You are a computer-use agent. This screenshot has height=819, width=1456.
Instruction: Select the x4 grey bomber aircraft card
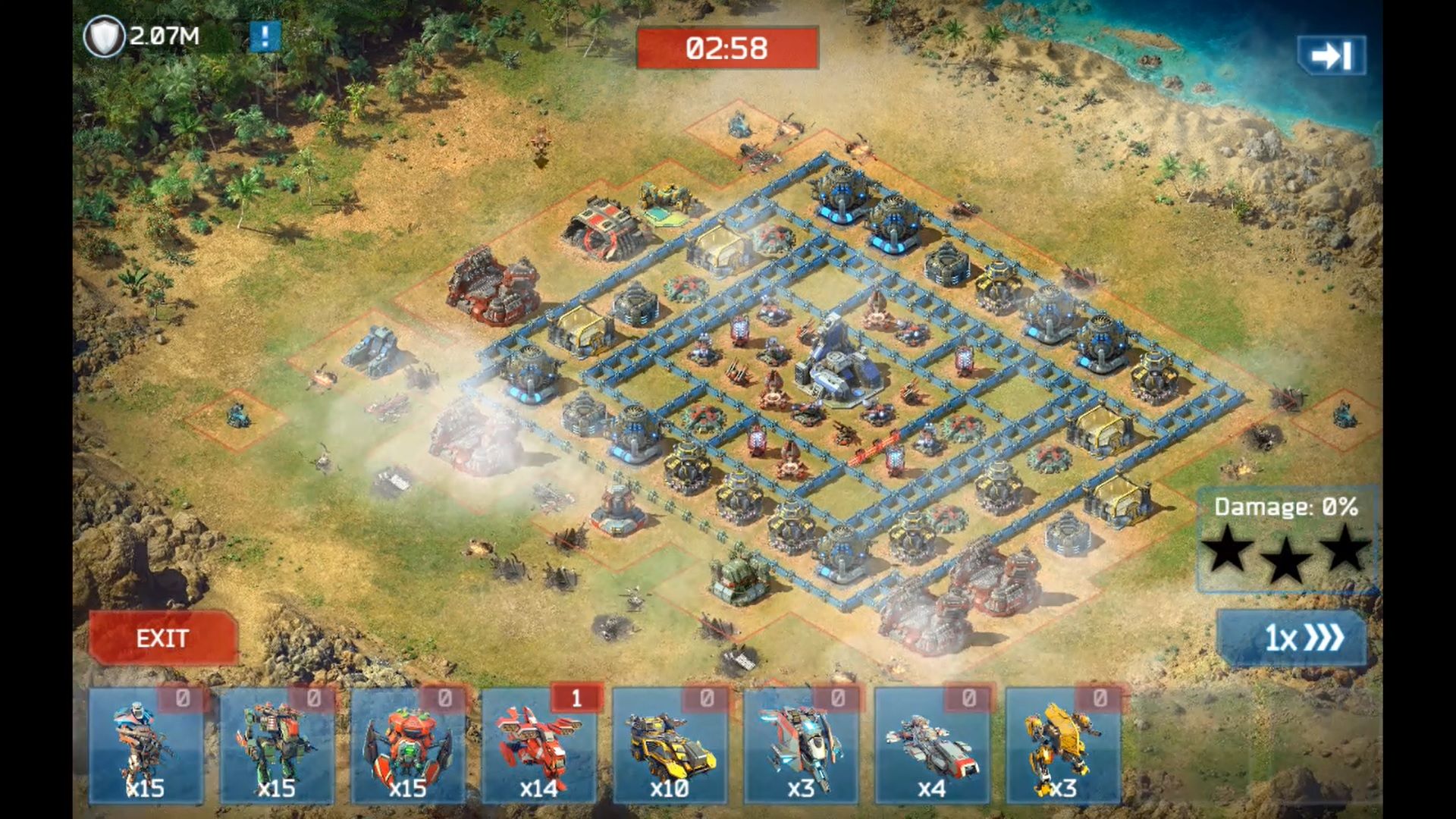[932, 745]
